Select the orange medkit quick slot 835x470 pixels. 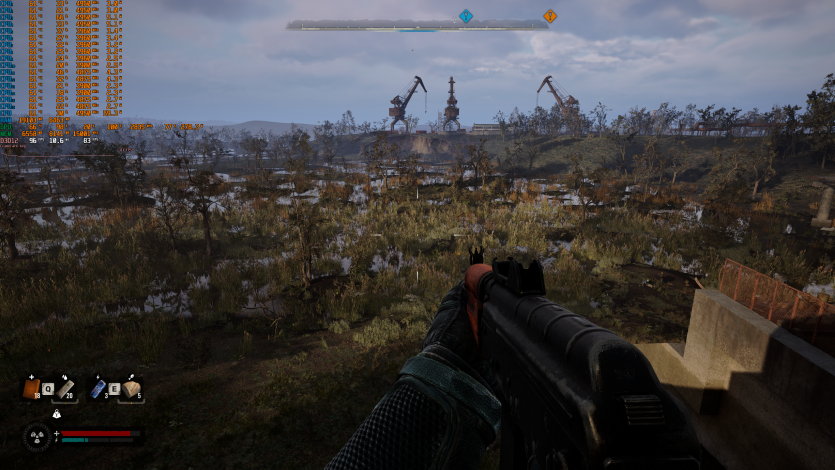coord(32,388)
